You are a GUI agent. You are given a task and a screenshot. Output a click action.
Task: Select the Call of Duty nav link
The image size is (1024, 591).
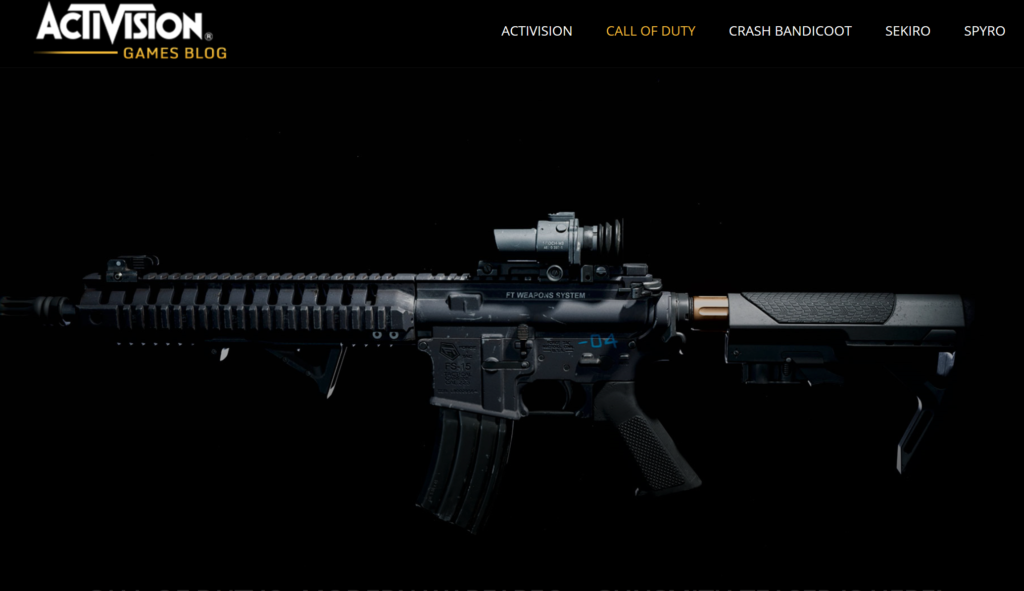click(x=650, y=31)
